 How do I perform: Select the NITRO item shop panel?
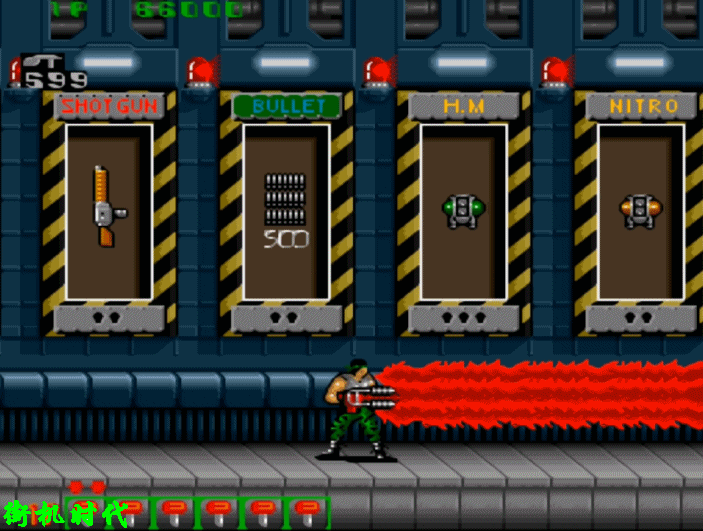(x=640, y=211)
